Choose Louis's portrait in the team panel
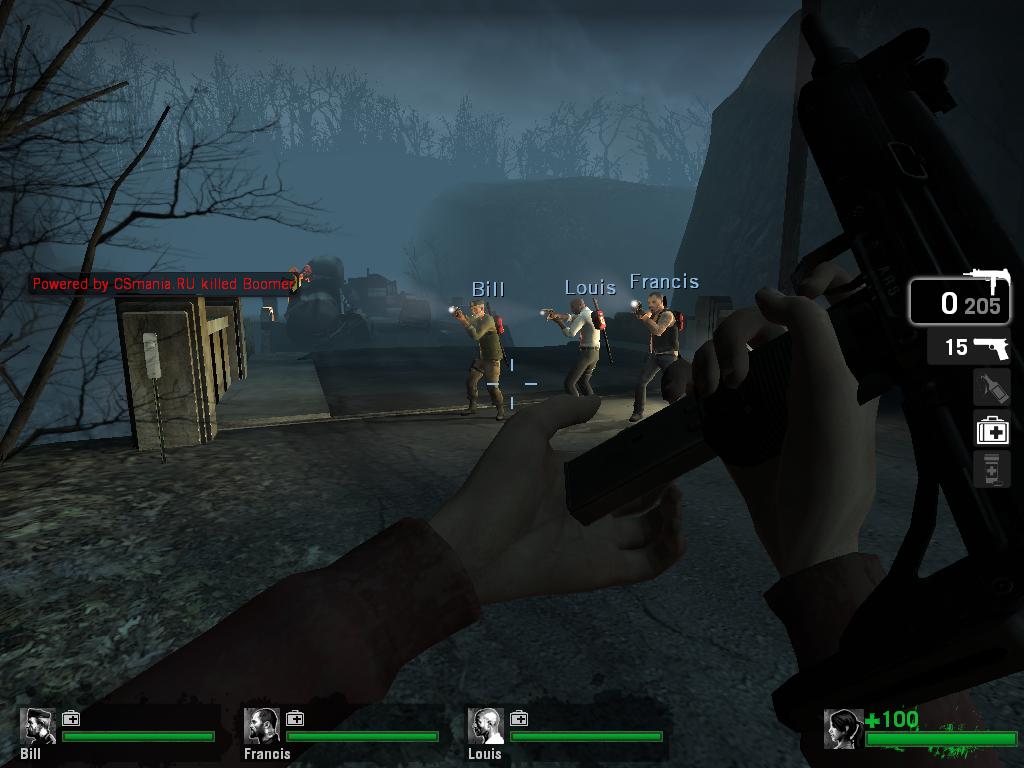1024x768 pixels. [x=487, y=726]
